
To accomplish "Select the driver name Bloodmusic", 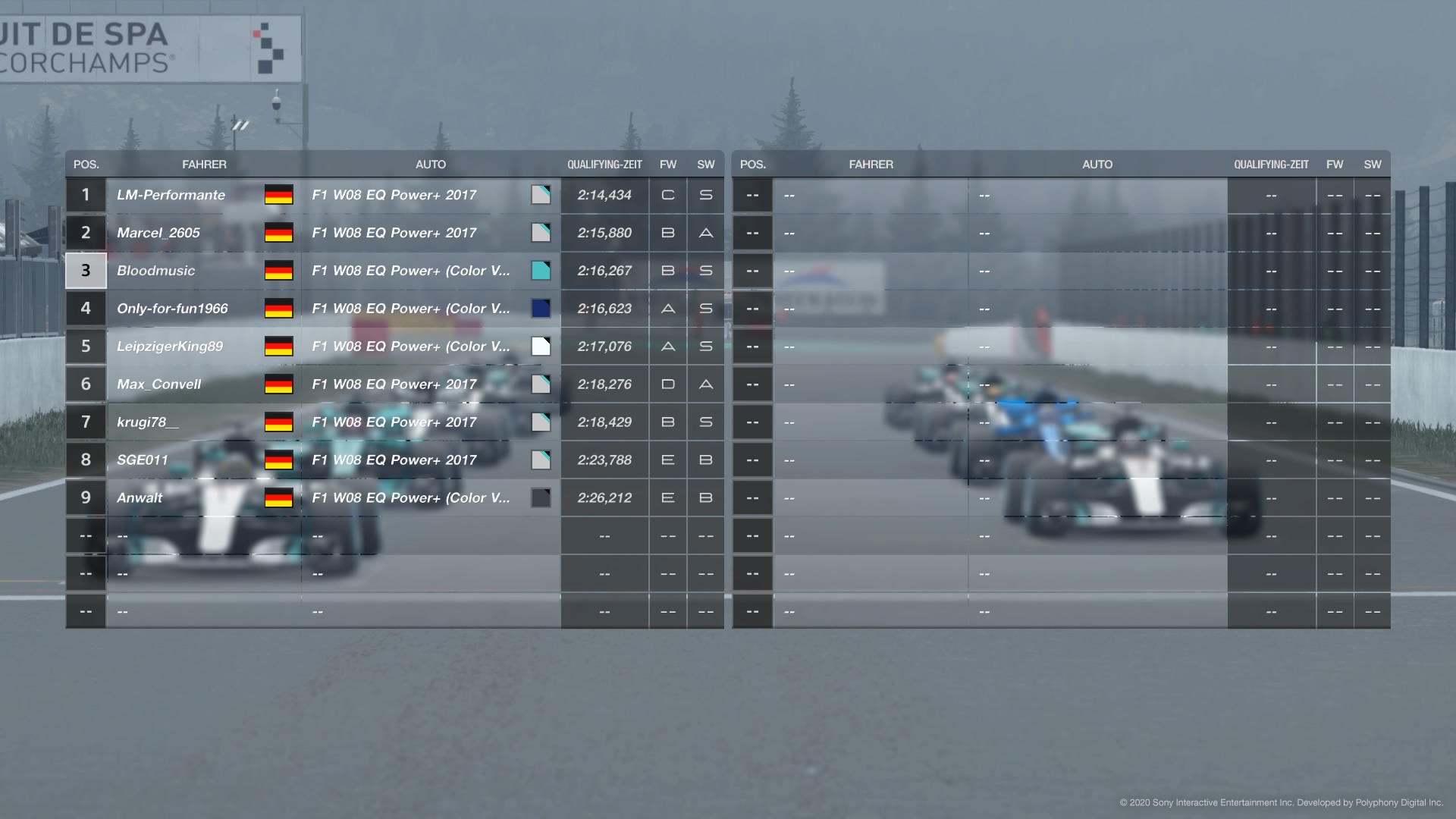I will coord(155,271).
